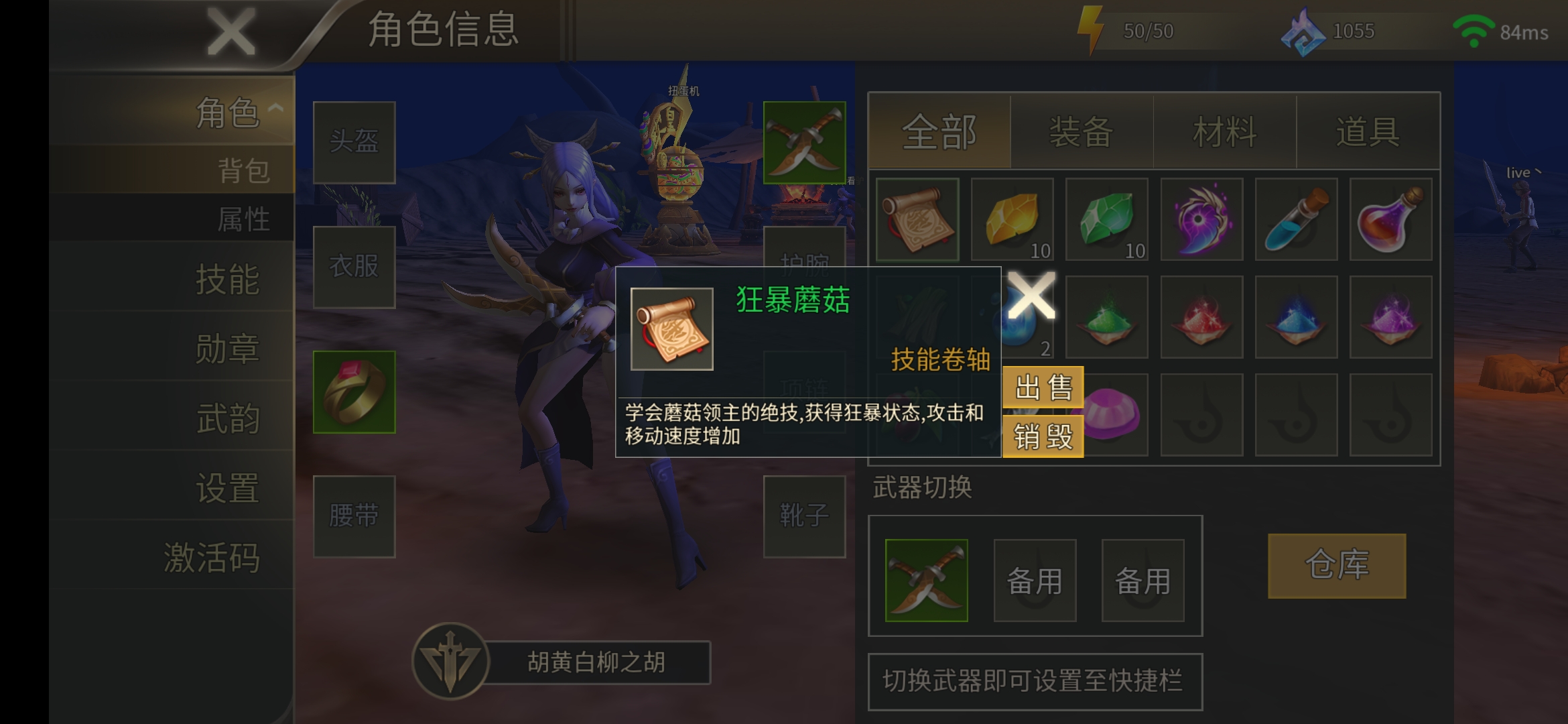Click 出售 to sell the scroll
Viewport: 1568px width, 724px height.
tap(1043, 387)
